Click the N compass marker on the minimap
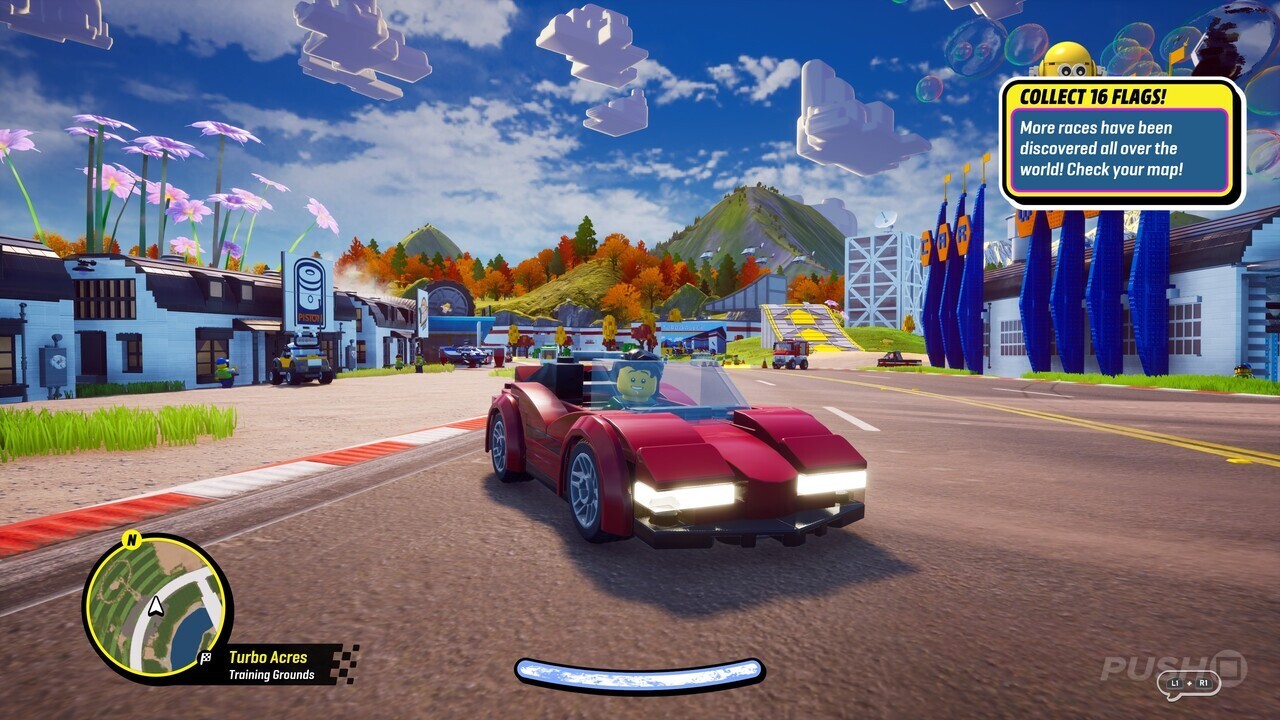 (132, 539)
